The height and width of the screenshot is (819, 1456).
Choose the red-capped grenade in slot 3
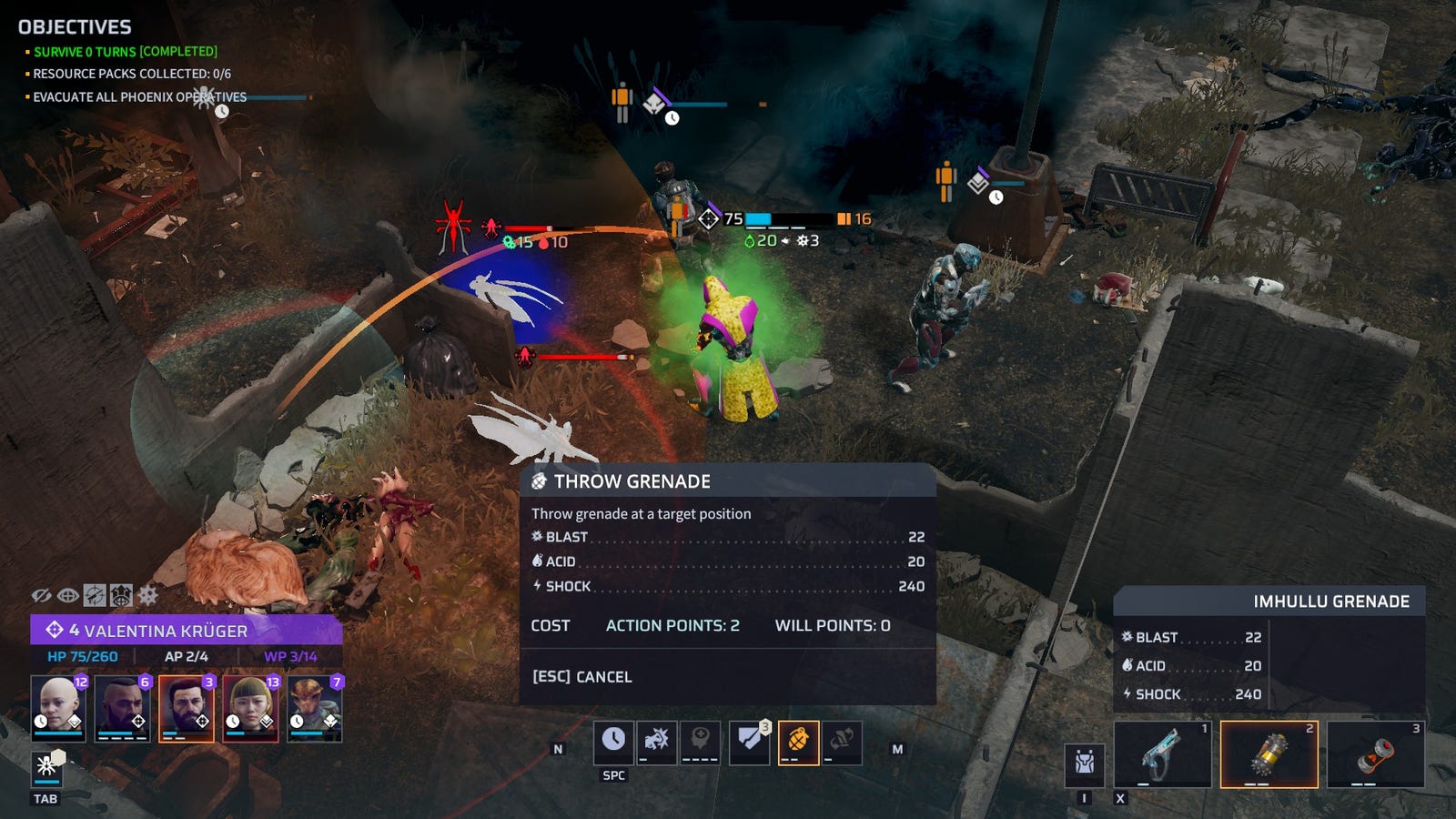(1375, 754)
